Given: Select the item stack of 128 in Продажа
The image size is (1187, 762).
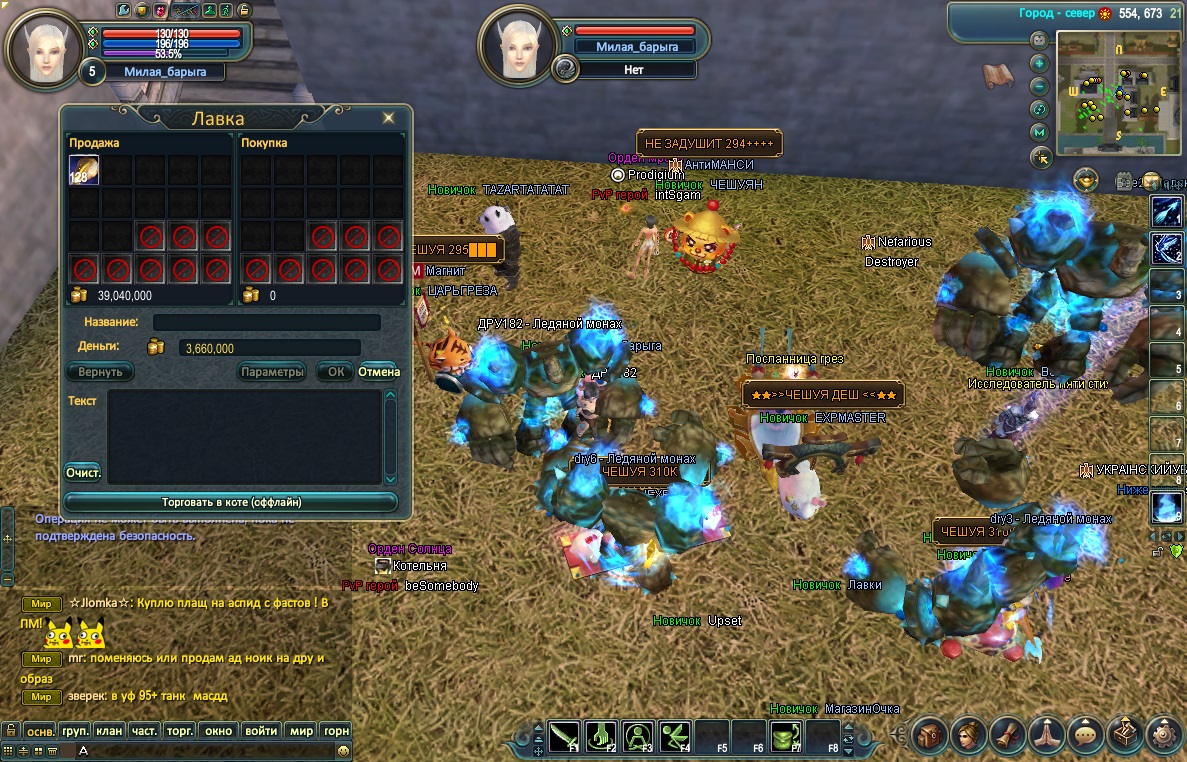Looking at the screenshot, I should 84,170.
